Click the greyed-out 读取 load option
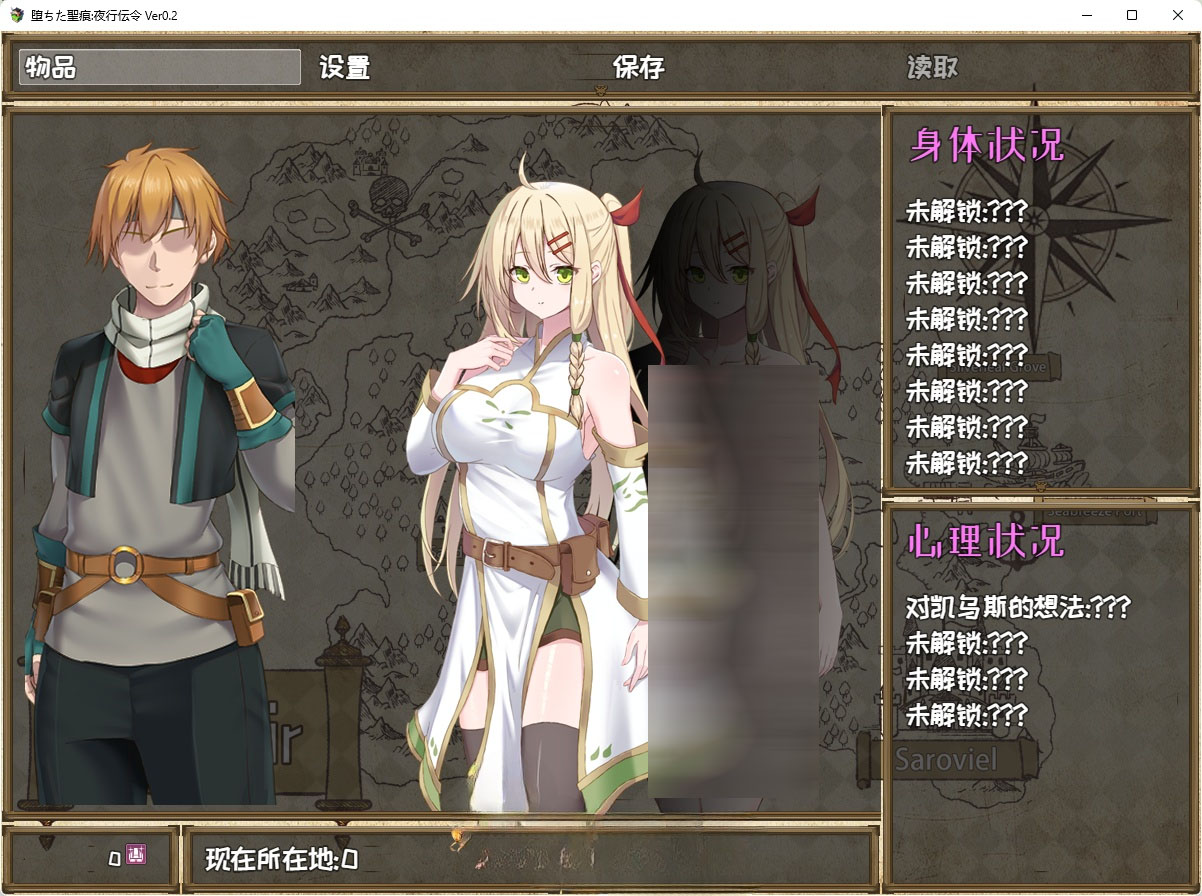The image size is (1202, 896). pos(932,67)
